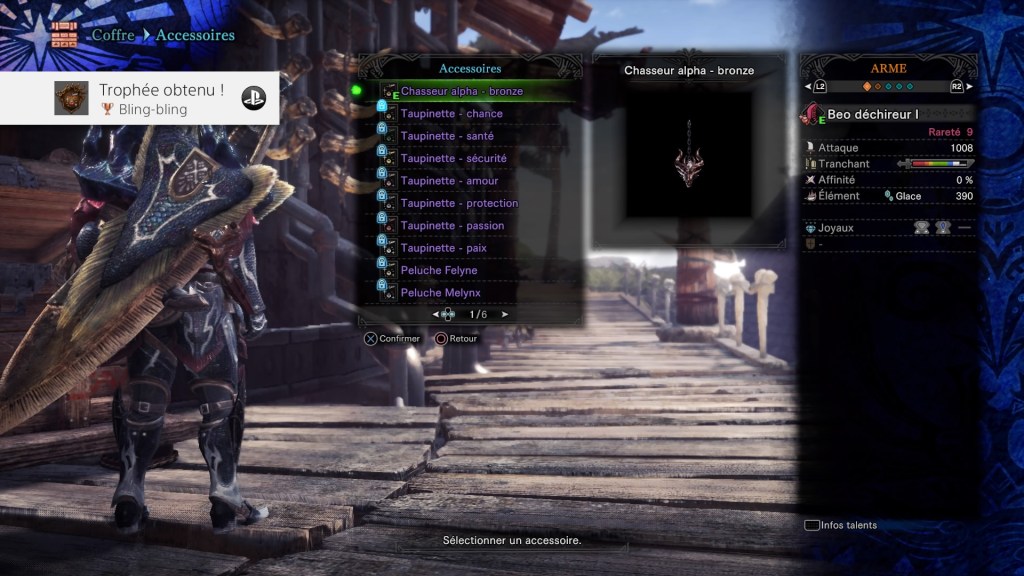
Task: Choose the Taupinette - protection accessory
Action: pos(459,203)
